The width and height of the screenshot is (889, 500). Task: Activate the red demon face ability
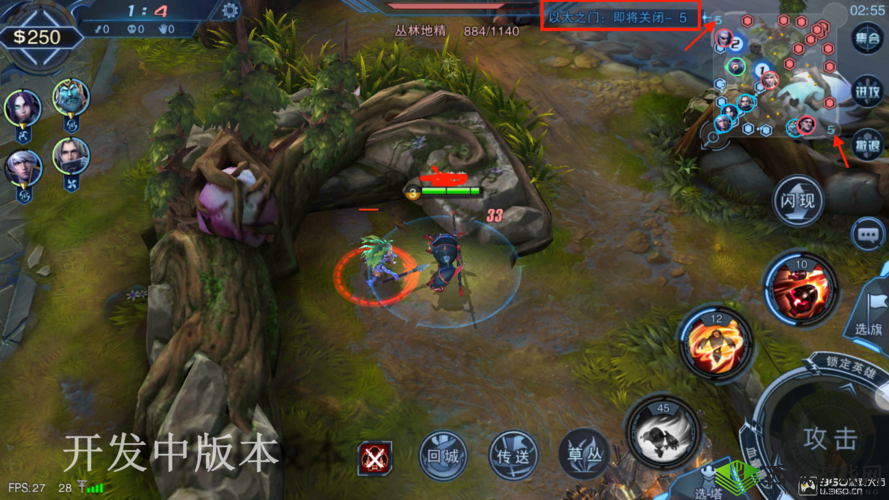click(802, 284)
